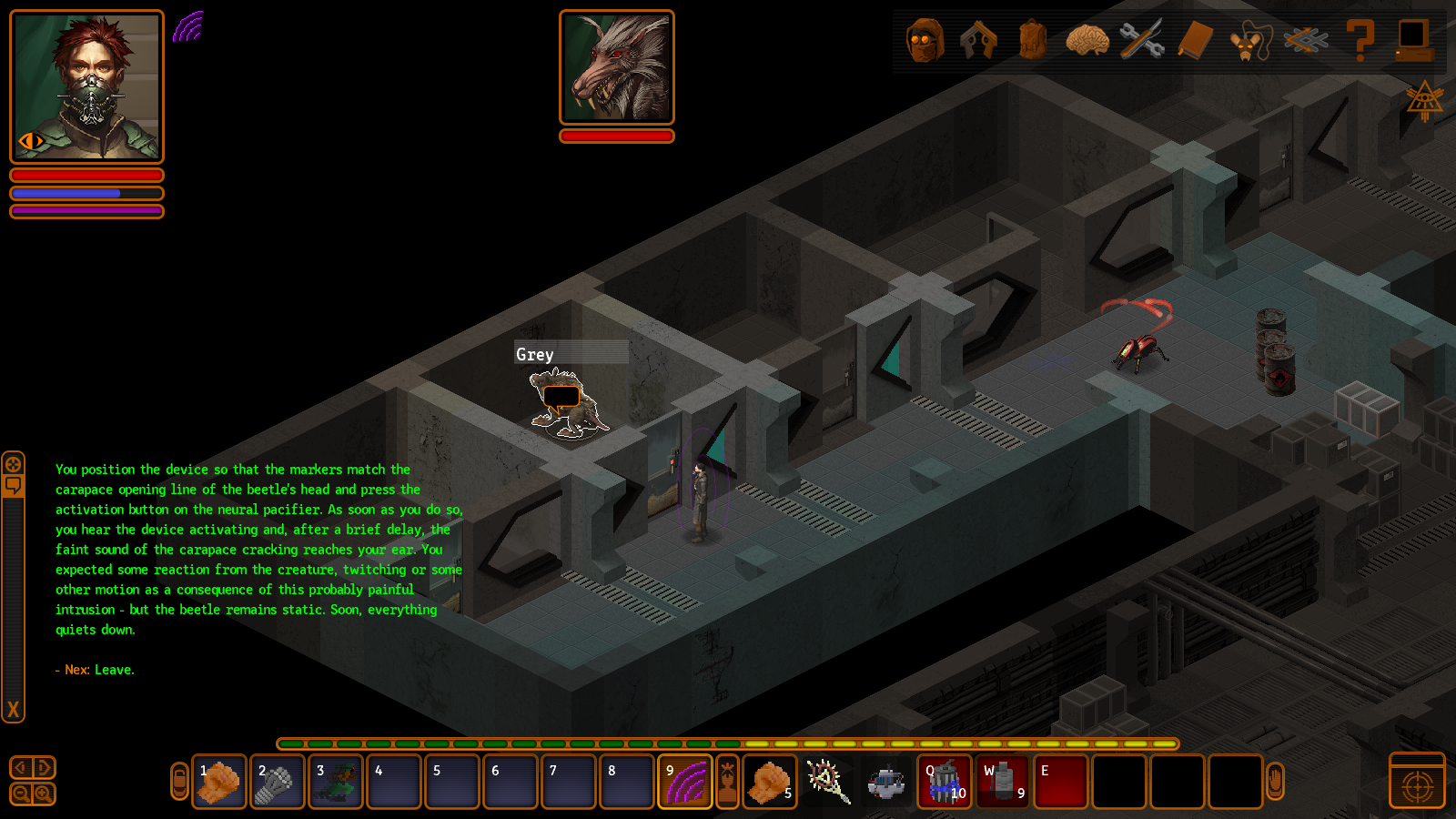Open the journal book icon

click(1196, 41)
